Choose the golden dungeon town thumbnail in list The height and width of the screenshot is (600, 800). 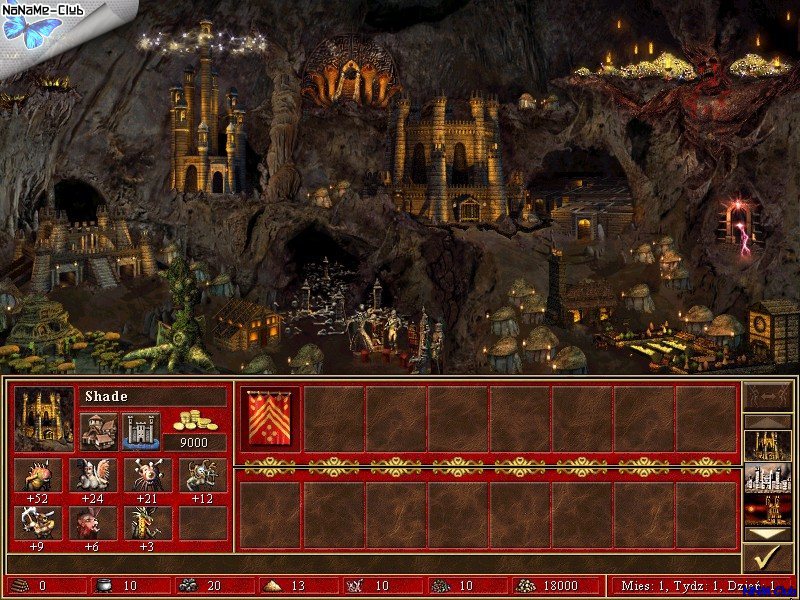click(x=768, y=446)
